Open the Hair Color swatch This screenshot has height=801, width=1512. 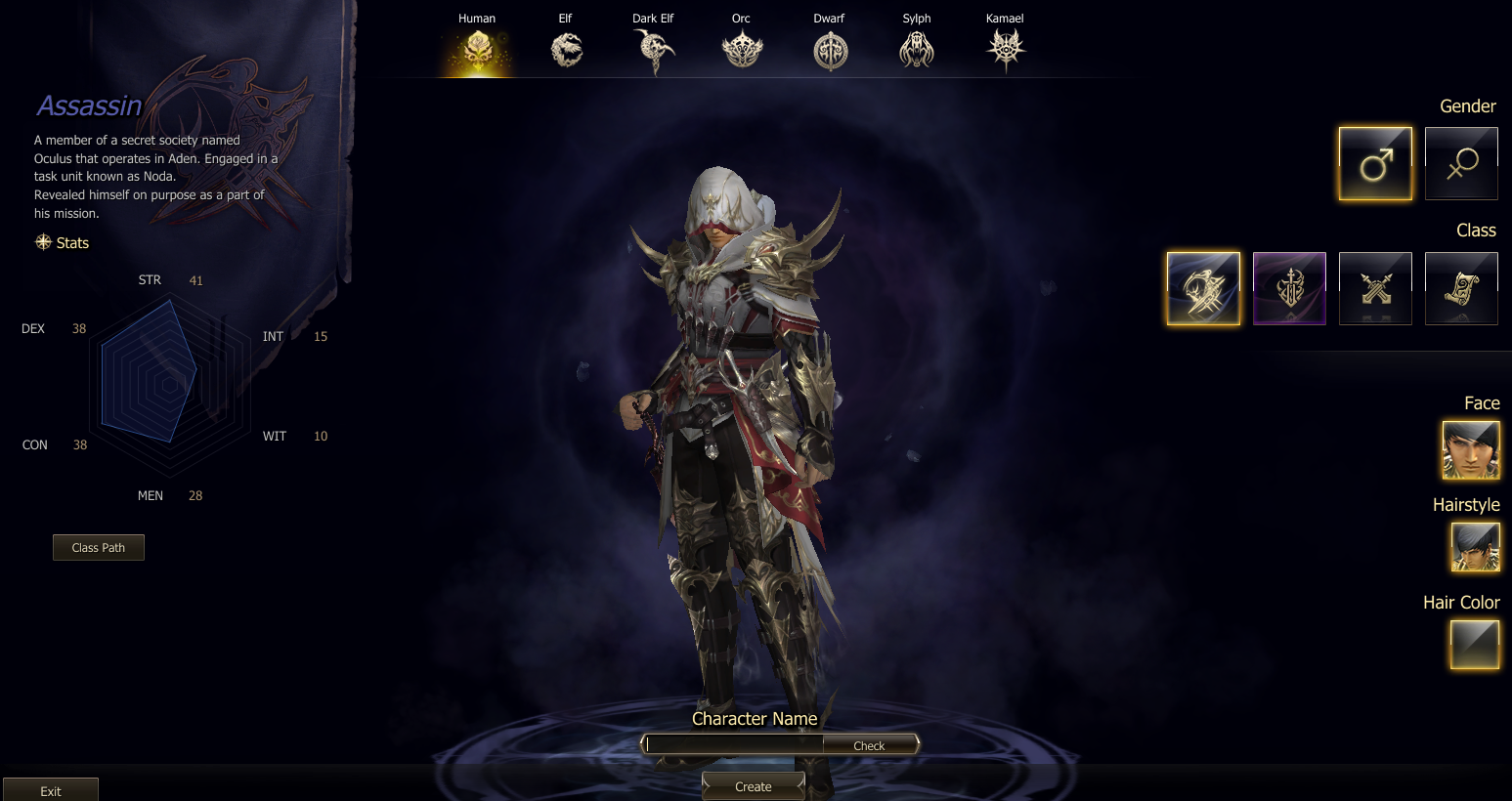click(1475, 645)
